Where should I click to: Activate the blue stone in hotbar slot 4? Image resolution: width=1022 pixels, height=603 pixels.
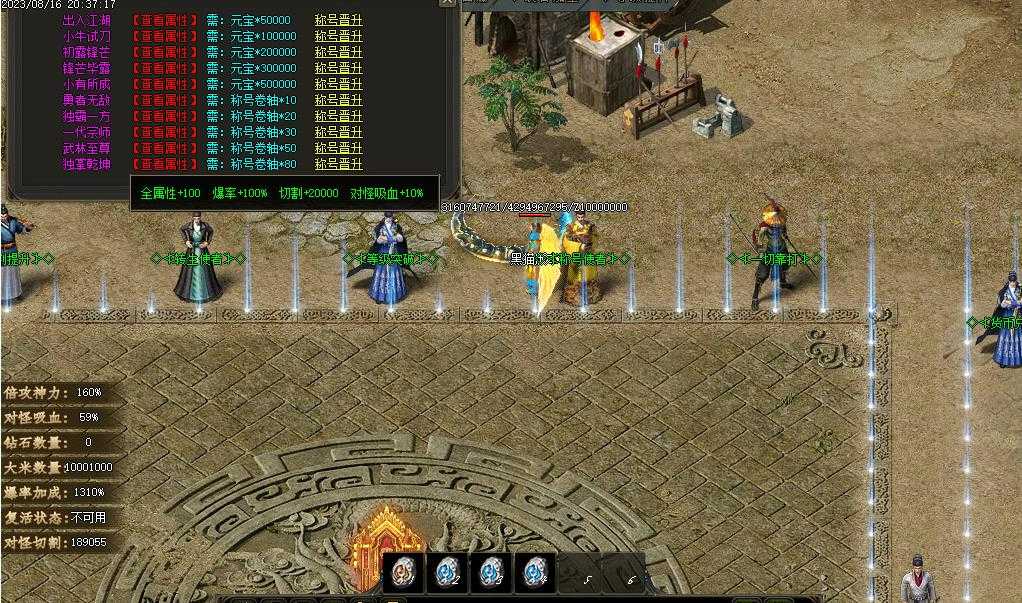click(x=534, y=573)
